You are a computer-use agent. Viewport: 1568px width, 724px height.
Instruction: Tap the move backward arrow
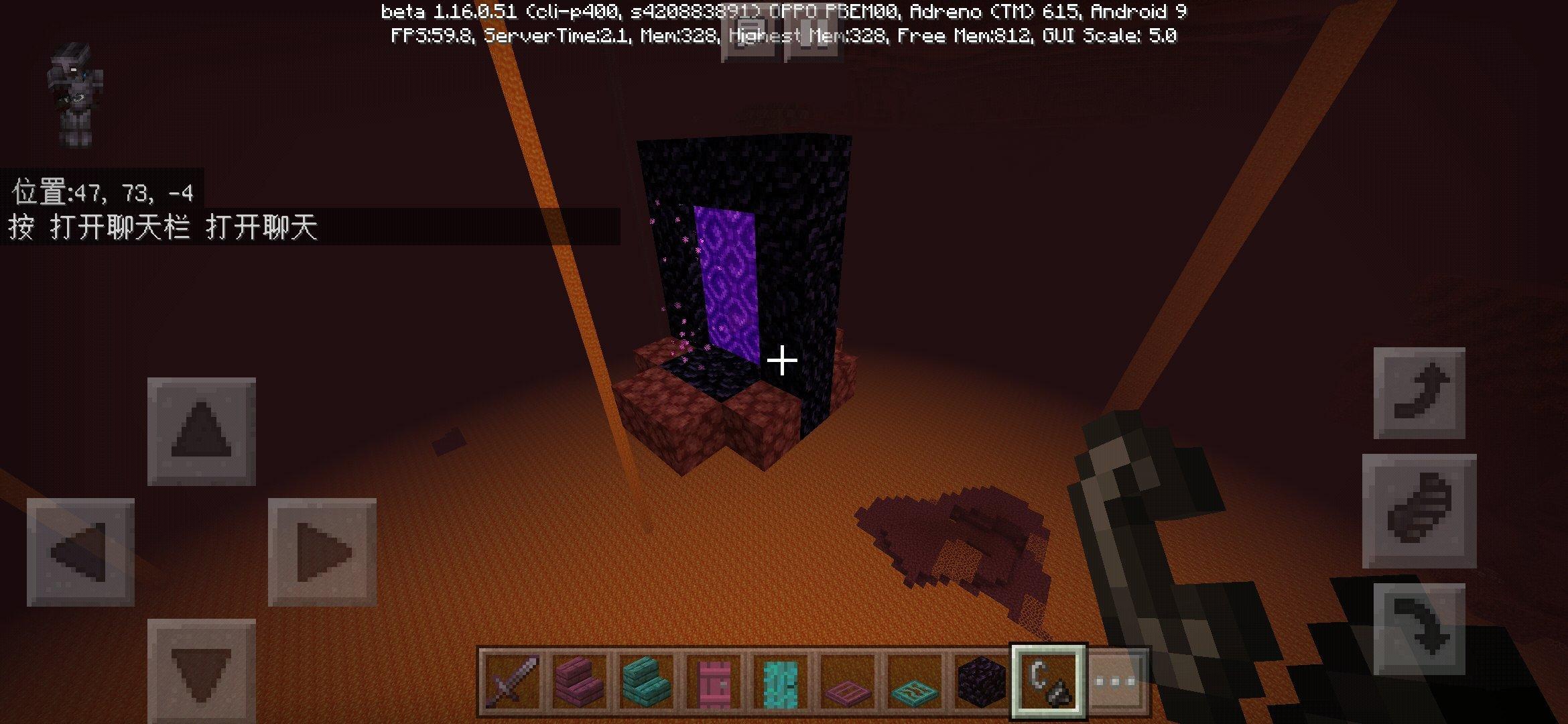coord(201,670)
